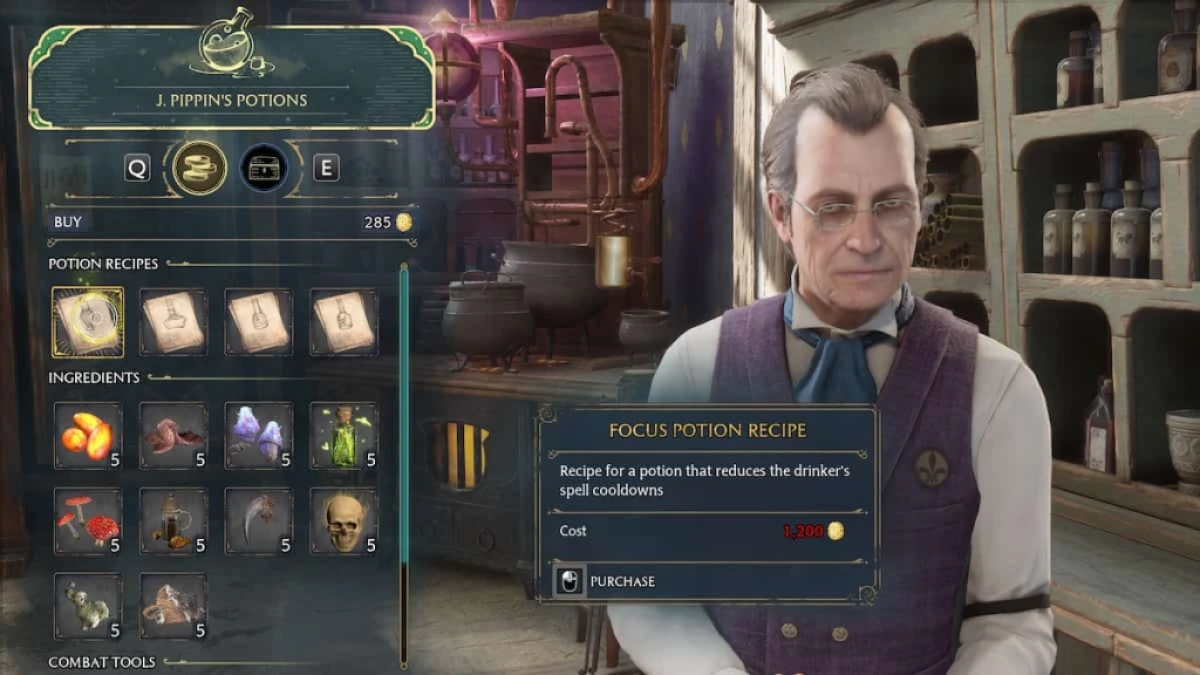Choose the red spotted mushrooms ingredient
The height and width of the screenshot is (675, 1200).
pos(88,521)
